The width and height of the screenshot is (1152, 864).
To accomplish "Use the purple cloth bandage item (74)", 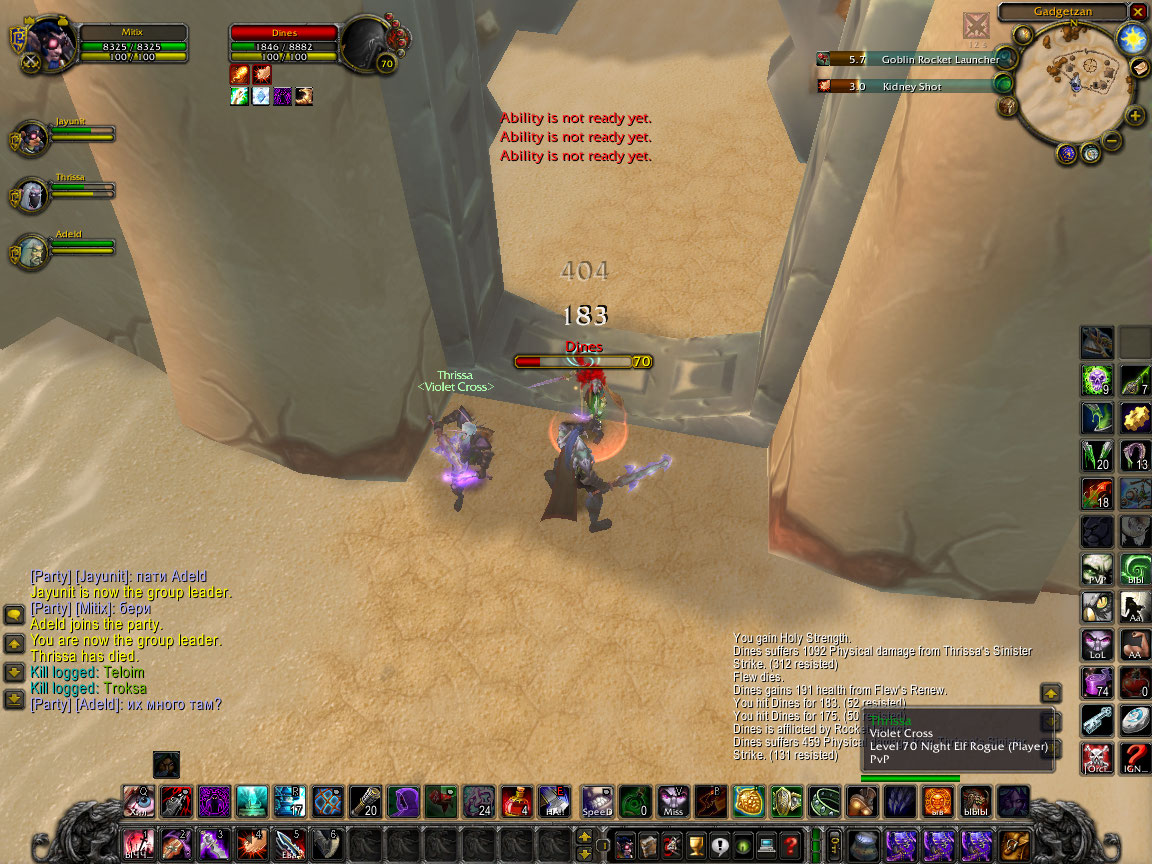I will click(1097, 684).
